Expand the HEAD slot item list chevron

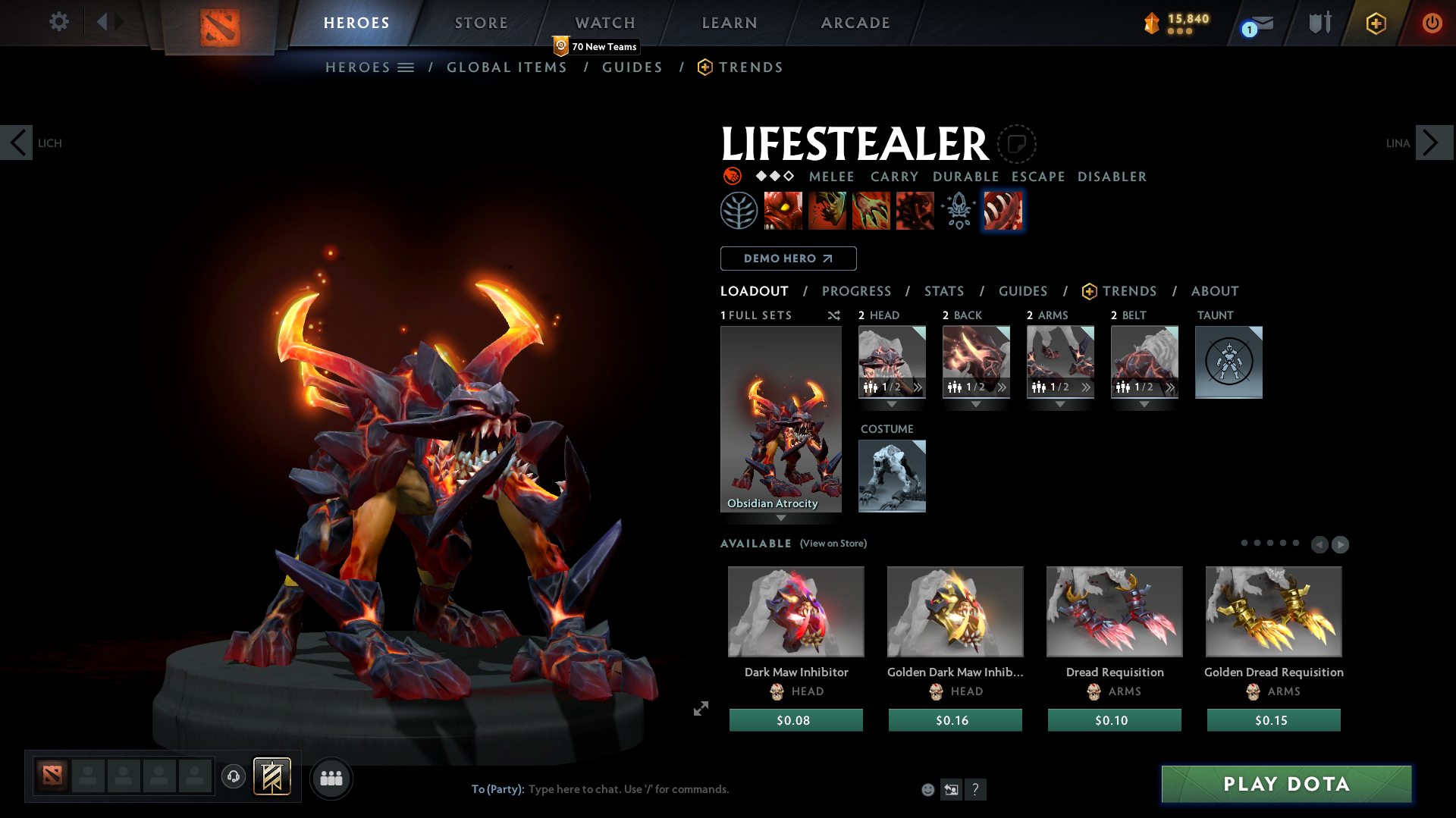pyautogui.click(x=918, y=387)
